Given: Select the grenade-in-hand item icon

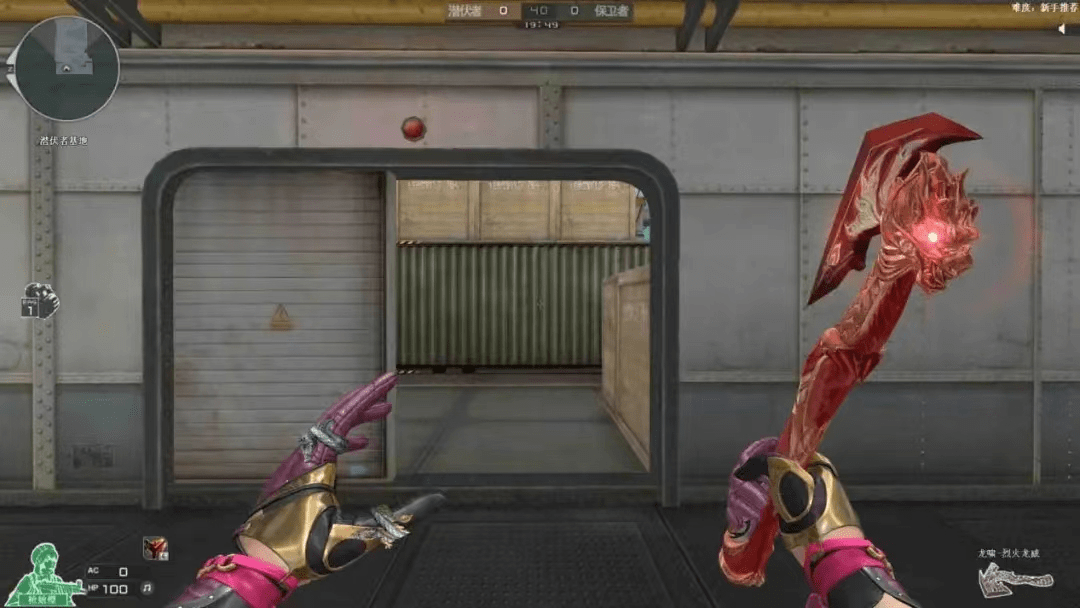Looking at the screenshot, I should 40,302.
